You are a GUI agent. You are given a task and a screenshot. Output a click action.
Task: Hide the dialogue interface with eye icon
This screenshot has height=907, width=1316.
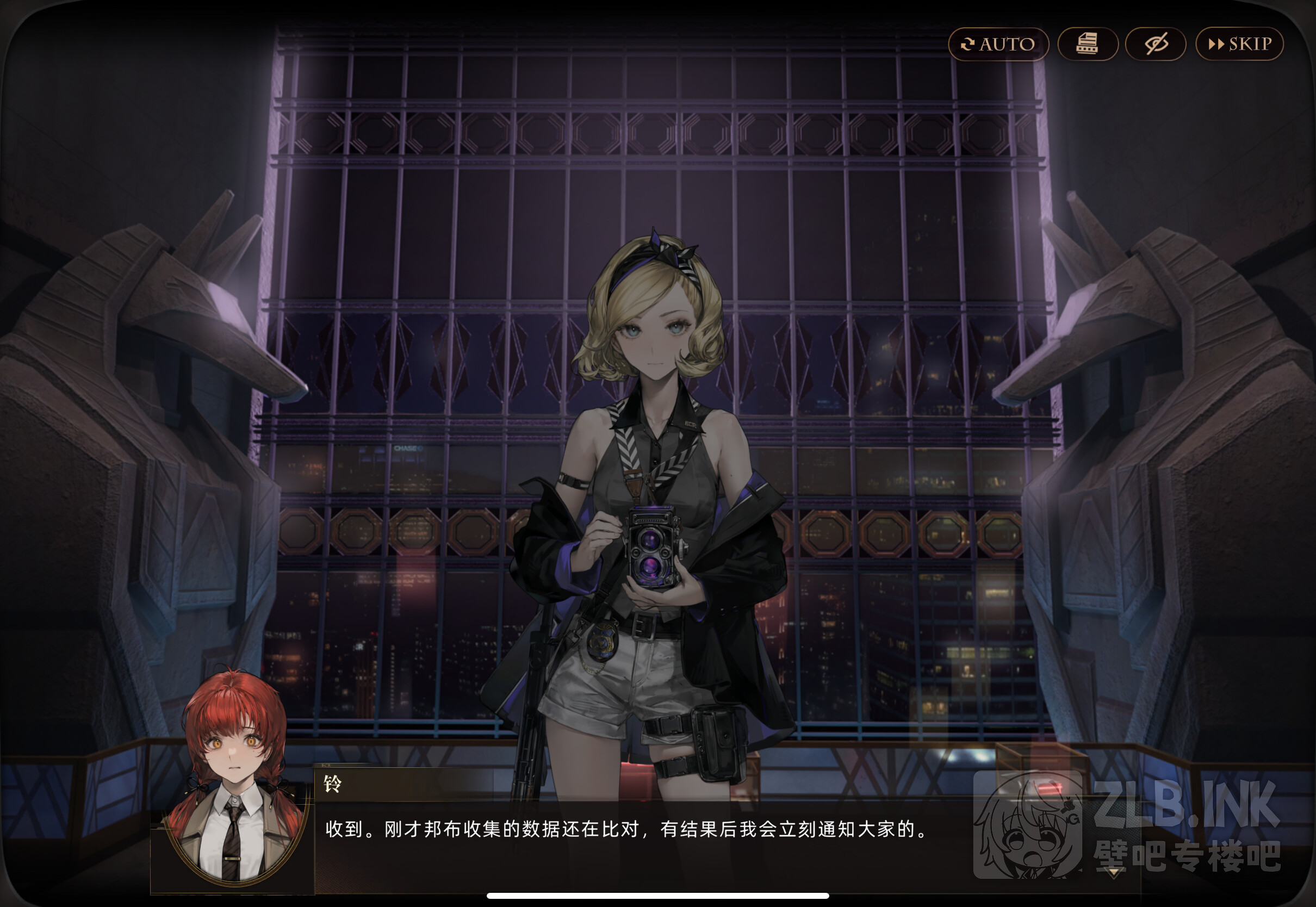click(x=1155, y=44)
